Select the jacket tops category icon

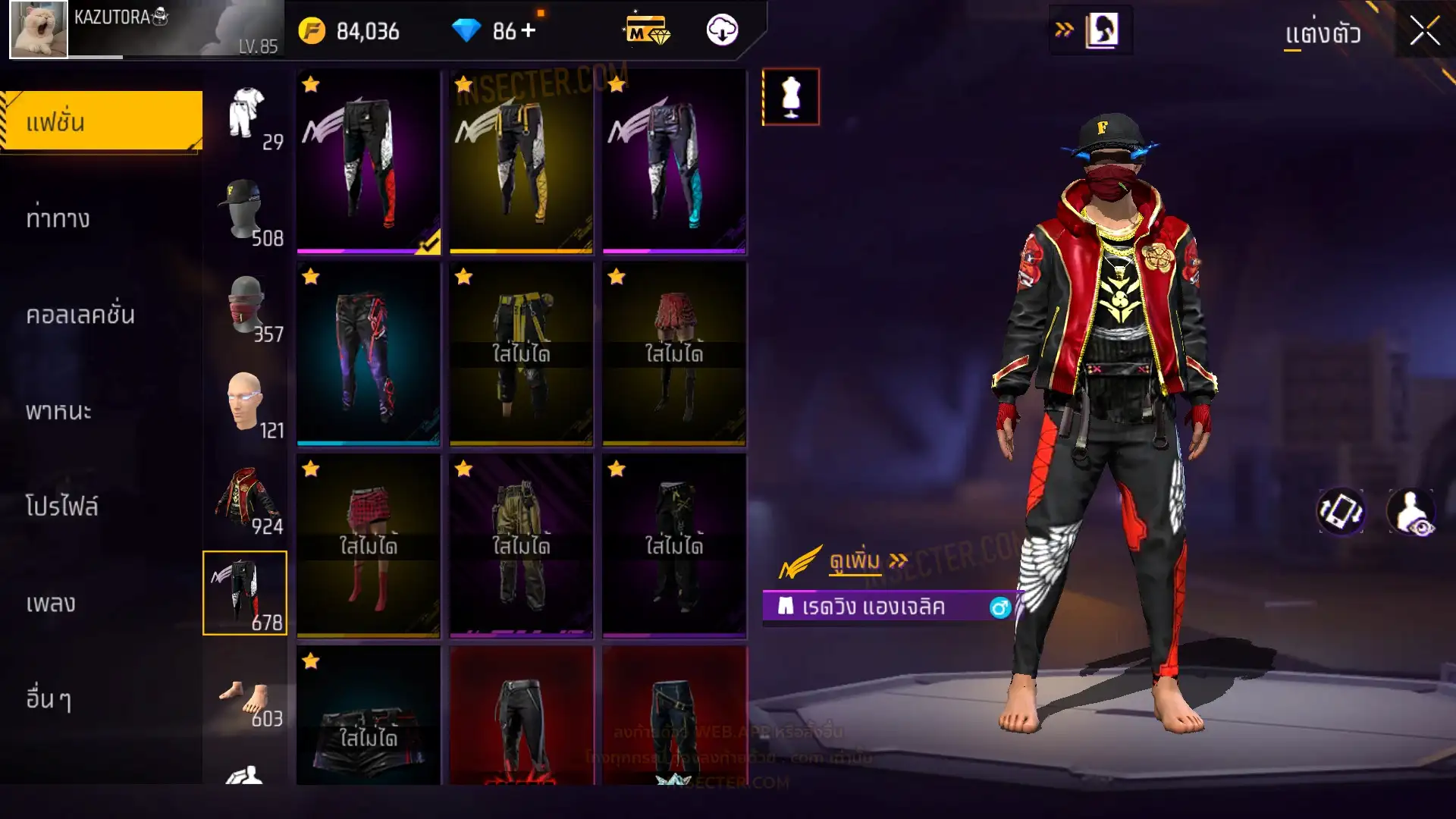pyautogui.click(x=246, y=499)
